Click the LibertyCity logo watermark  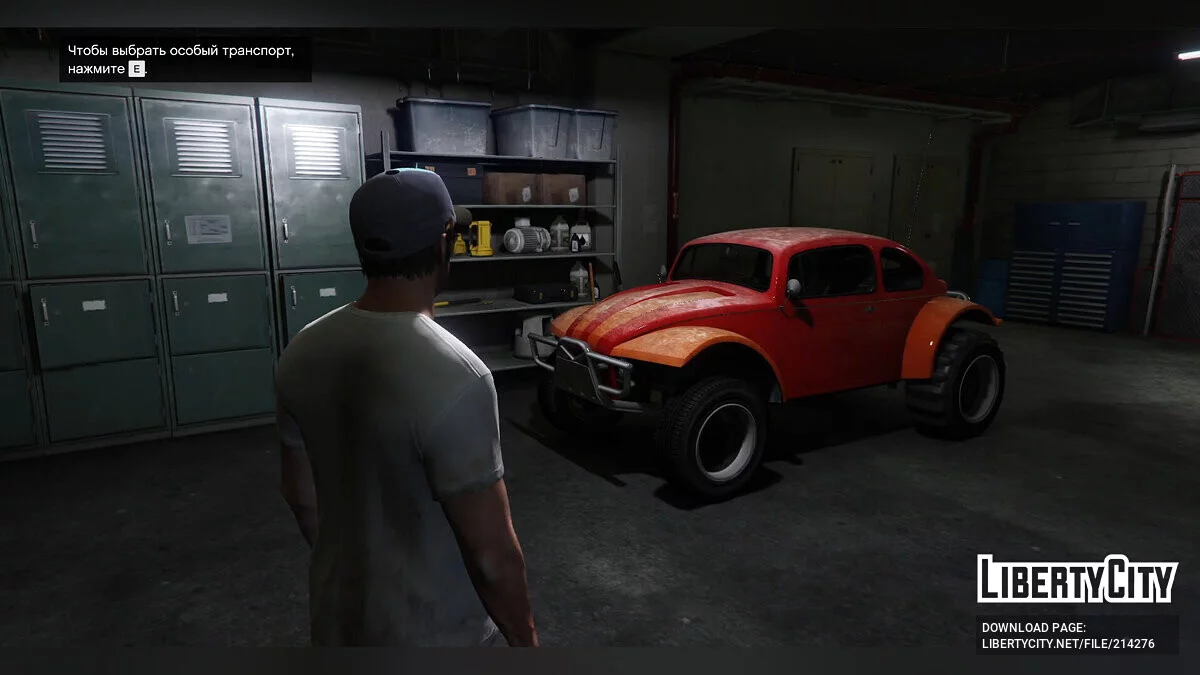coord(1077,579)
